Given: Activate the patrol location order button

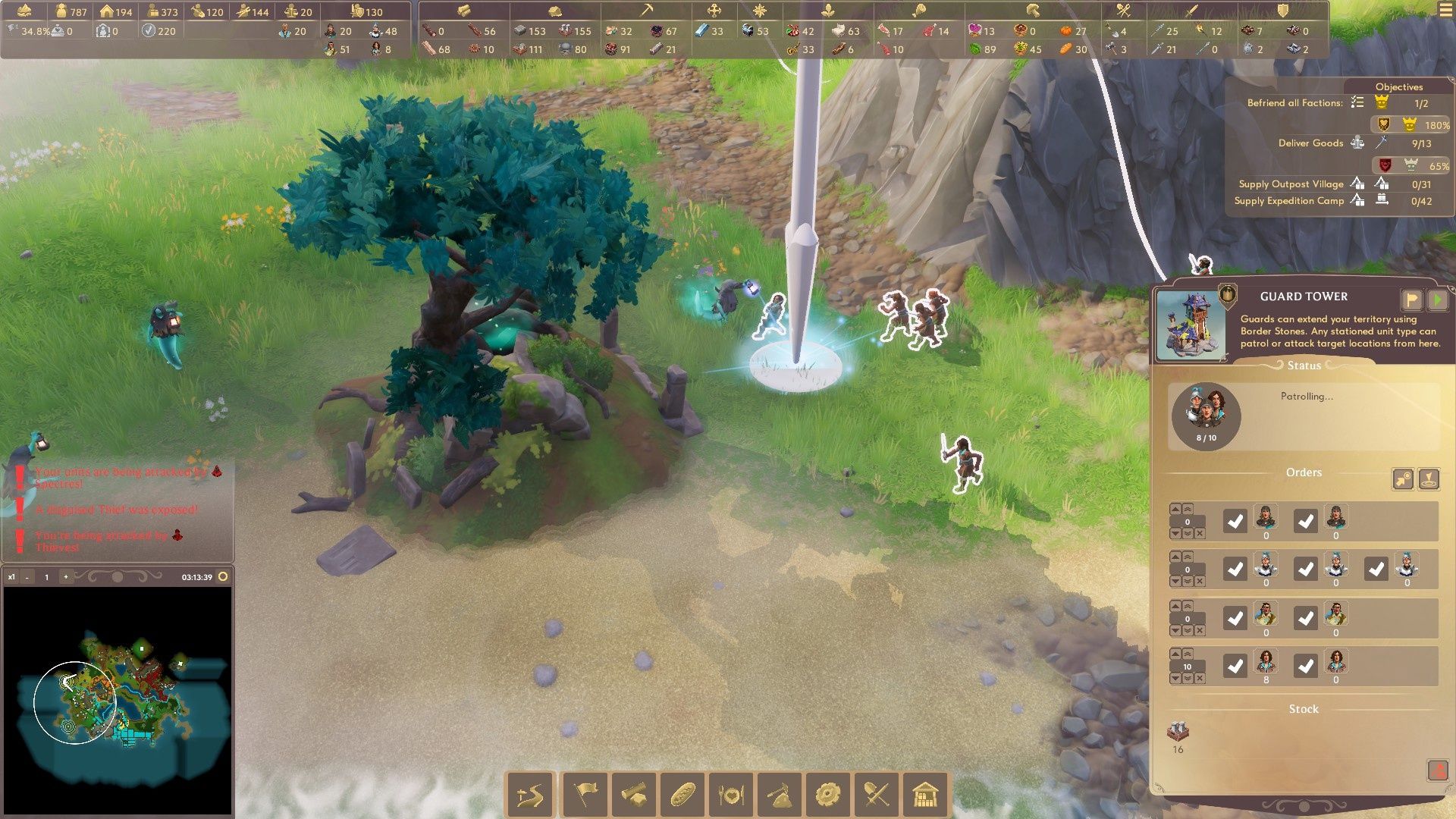Looking at the screenshot, I should pos(1429,479).
